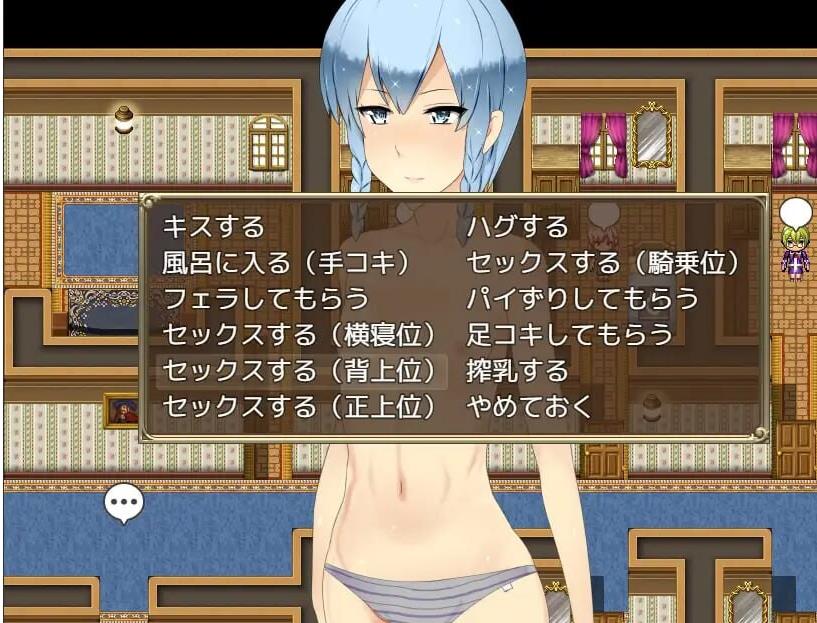The image size is (817, 623).
Task: Choose ハグする from the choice list
Action: point(517,227)
